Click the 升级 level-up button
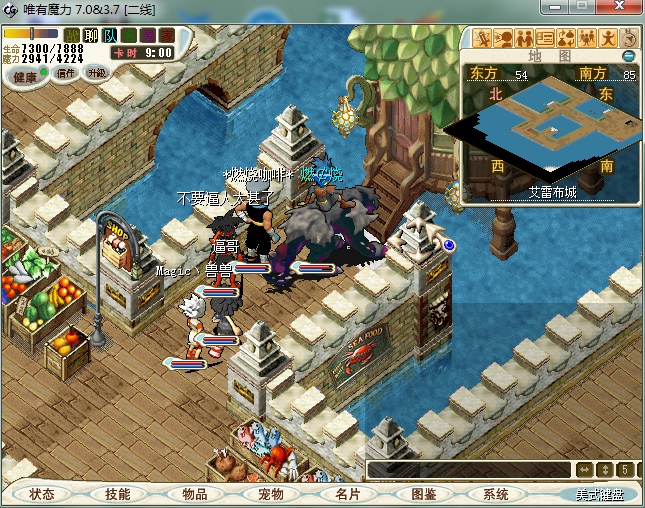 (x=97, y=73)
